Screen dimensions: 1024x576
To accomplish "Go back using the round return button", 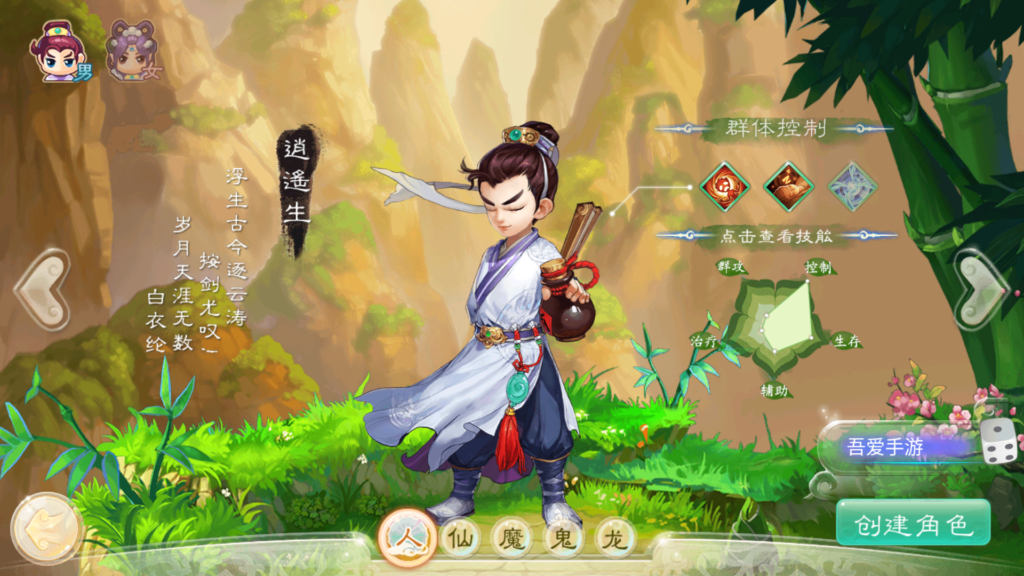I will pos(46,529).
